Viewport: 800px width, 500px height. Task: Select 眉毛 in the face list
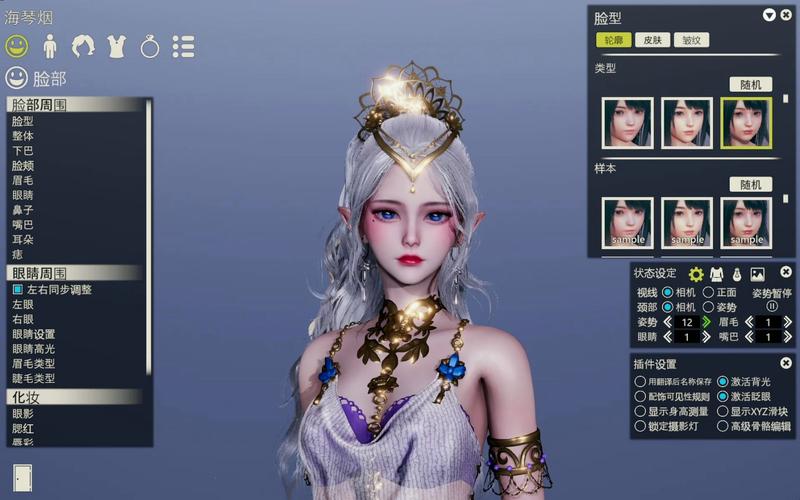[23, 181]
